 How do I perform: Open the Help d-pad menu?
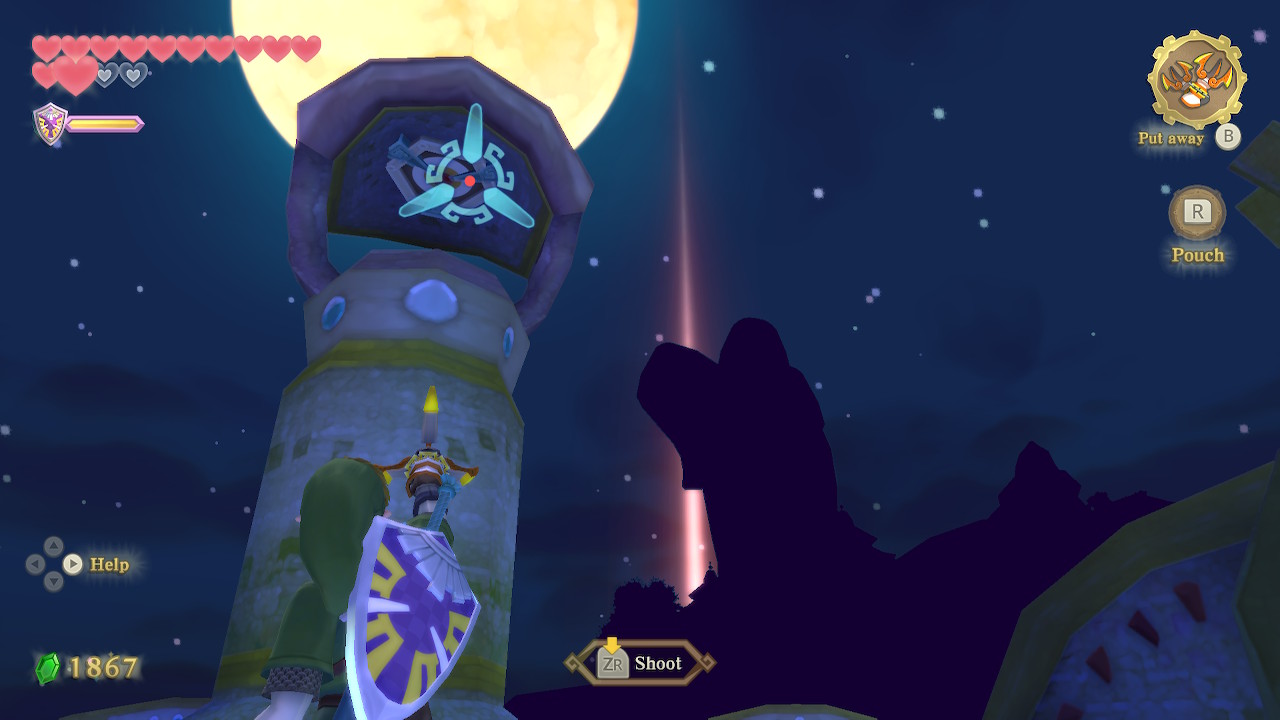pos(72,564)
